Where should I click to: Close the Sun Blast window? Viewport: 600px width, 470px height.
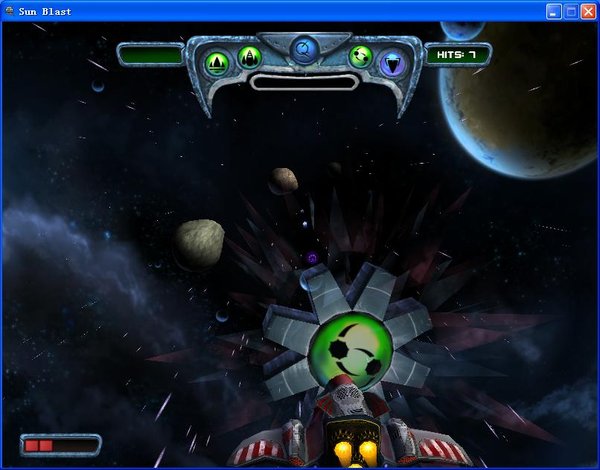click(x=588, y=11)
